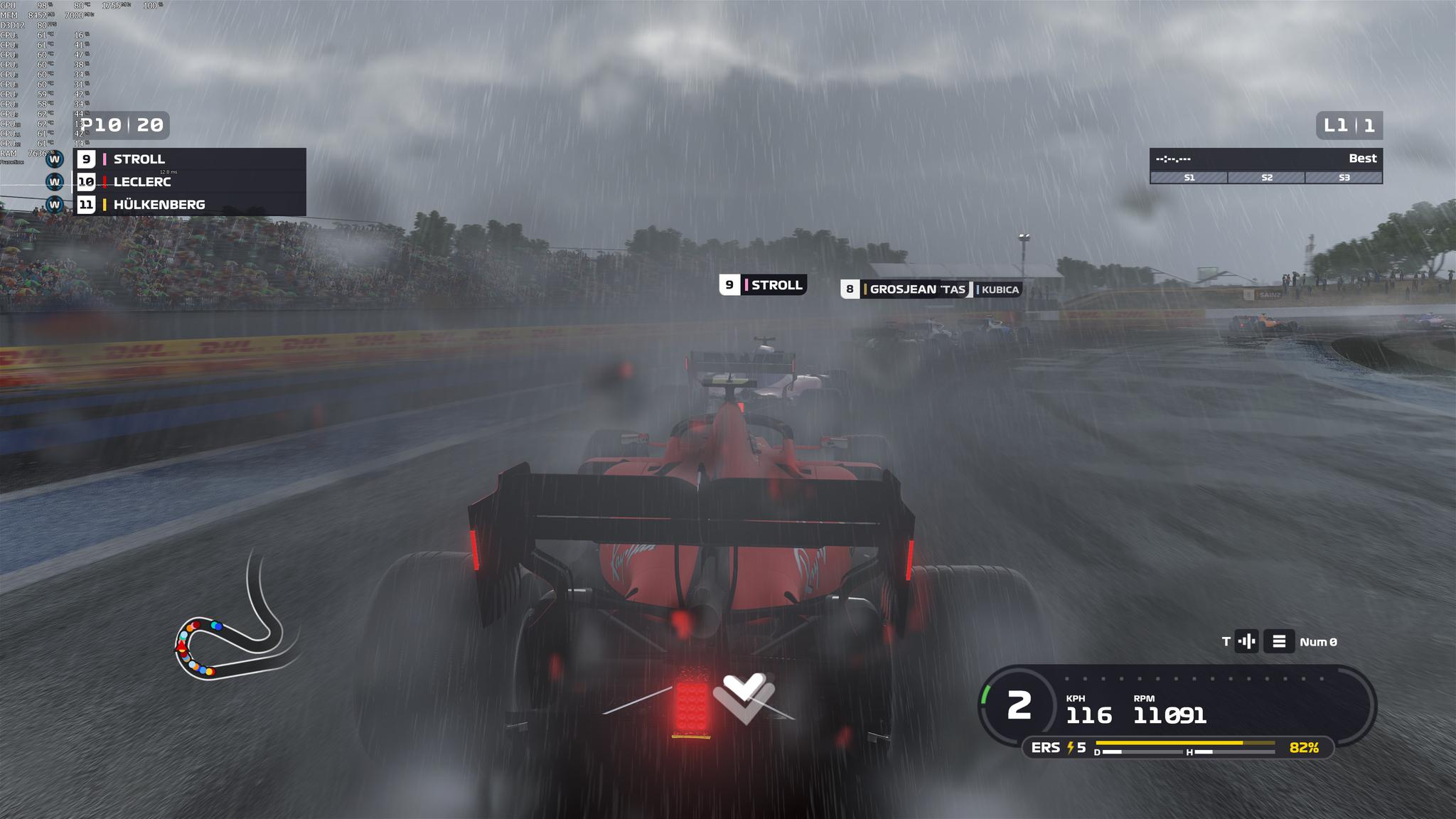Screen dimensions: 1456x819
Task: Select Leclerc's row in the standings list
Action: tap(191, 182)
